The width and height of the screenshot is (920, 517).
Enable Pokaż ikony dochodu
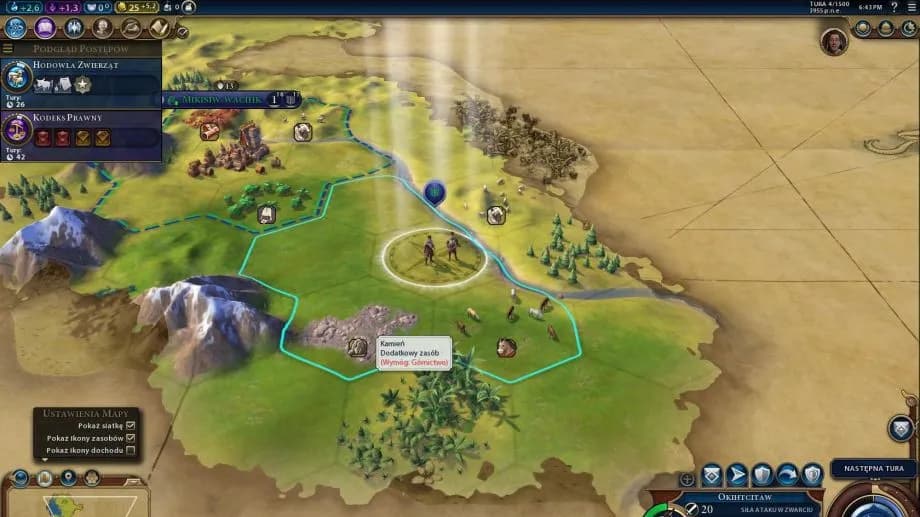[x=130, y=451]
